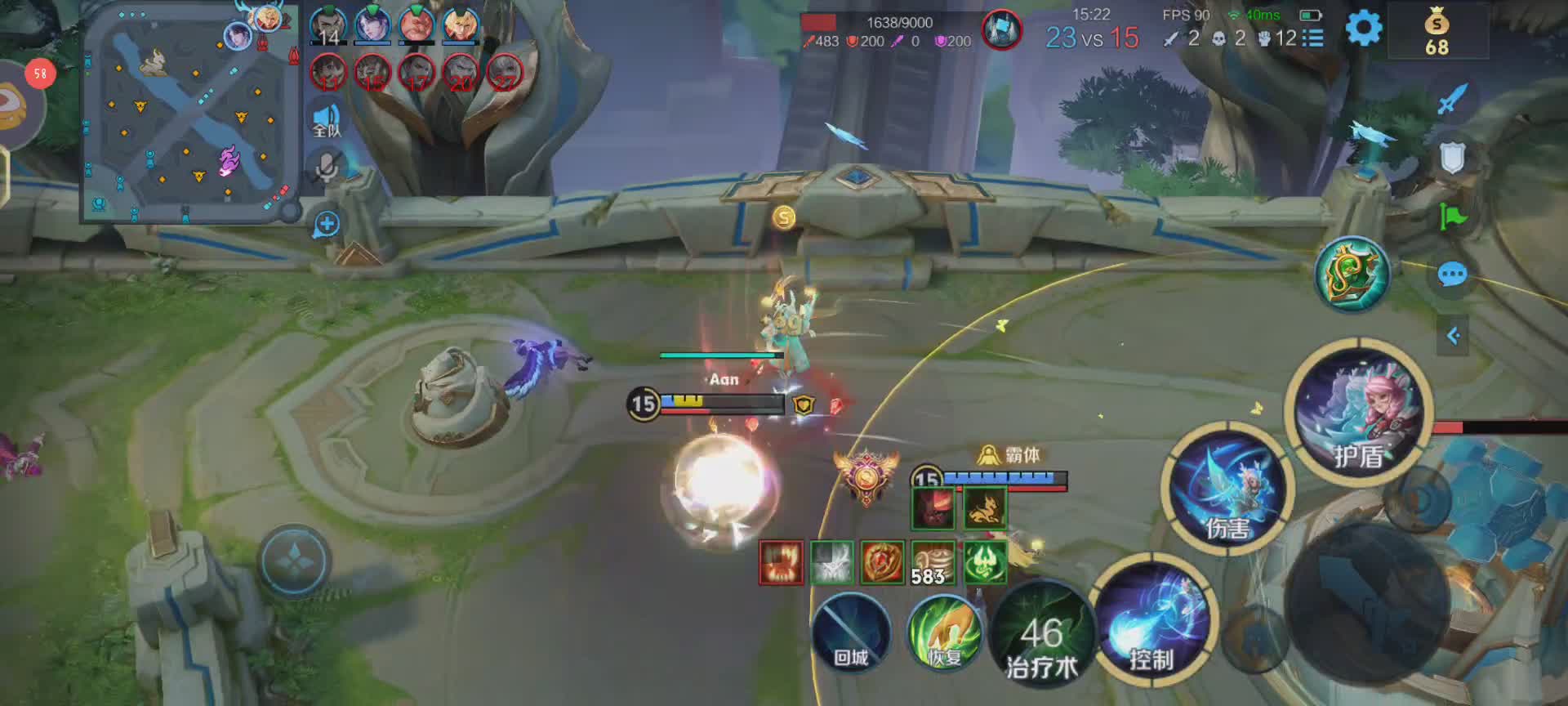Collapse the side panel arrow
Viewport: 1568px width, 706px height.
(1453, 335)
